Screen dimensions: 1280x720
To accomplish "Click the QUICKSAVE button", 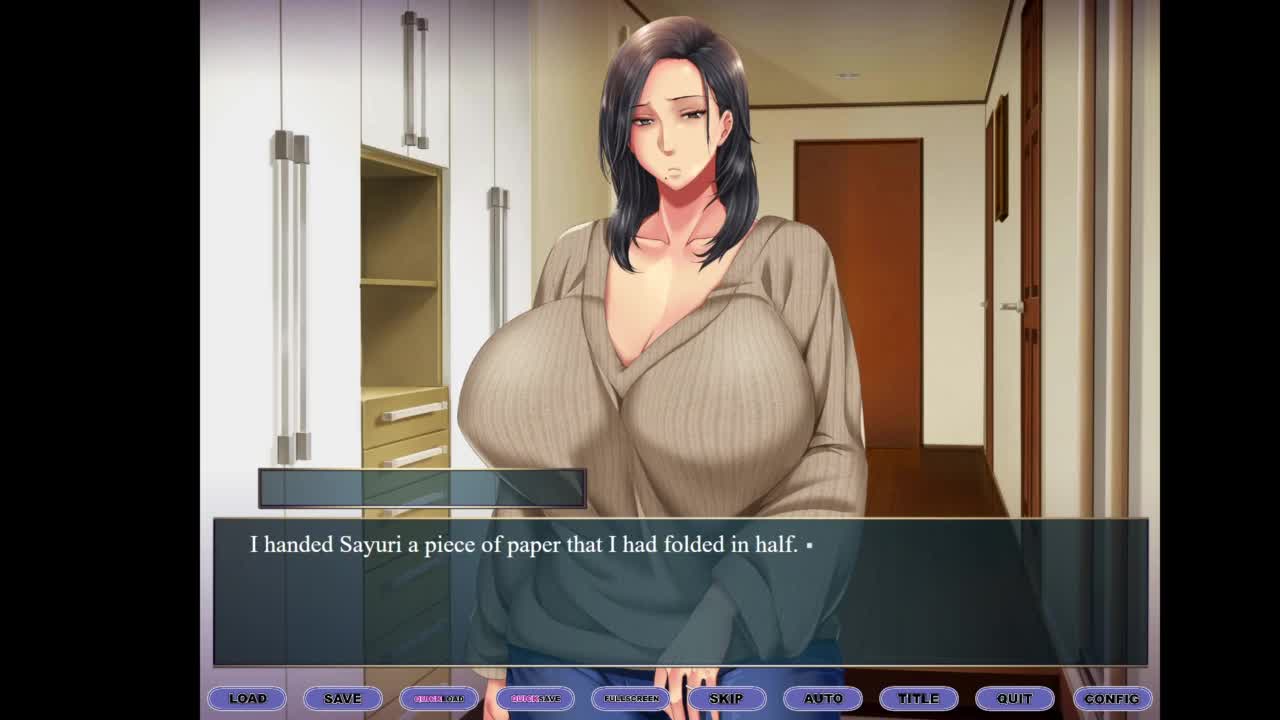I will (x=535, y=698).
